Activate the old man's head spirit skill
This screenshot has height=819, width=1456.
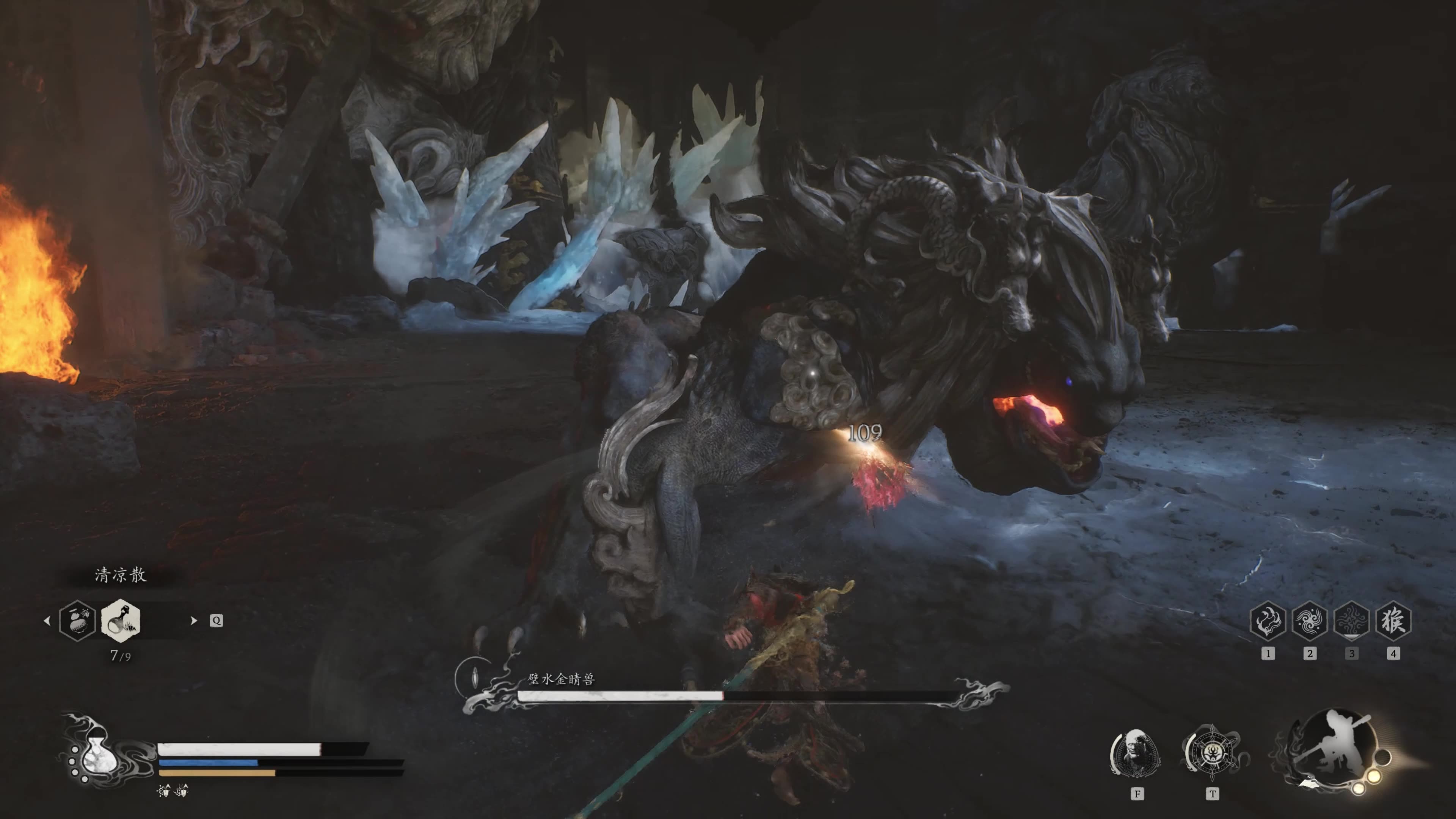pyautogui.click(x=1136, y=753)
